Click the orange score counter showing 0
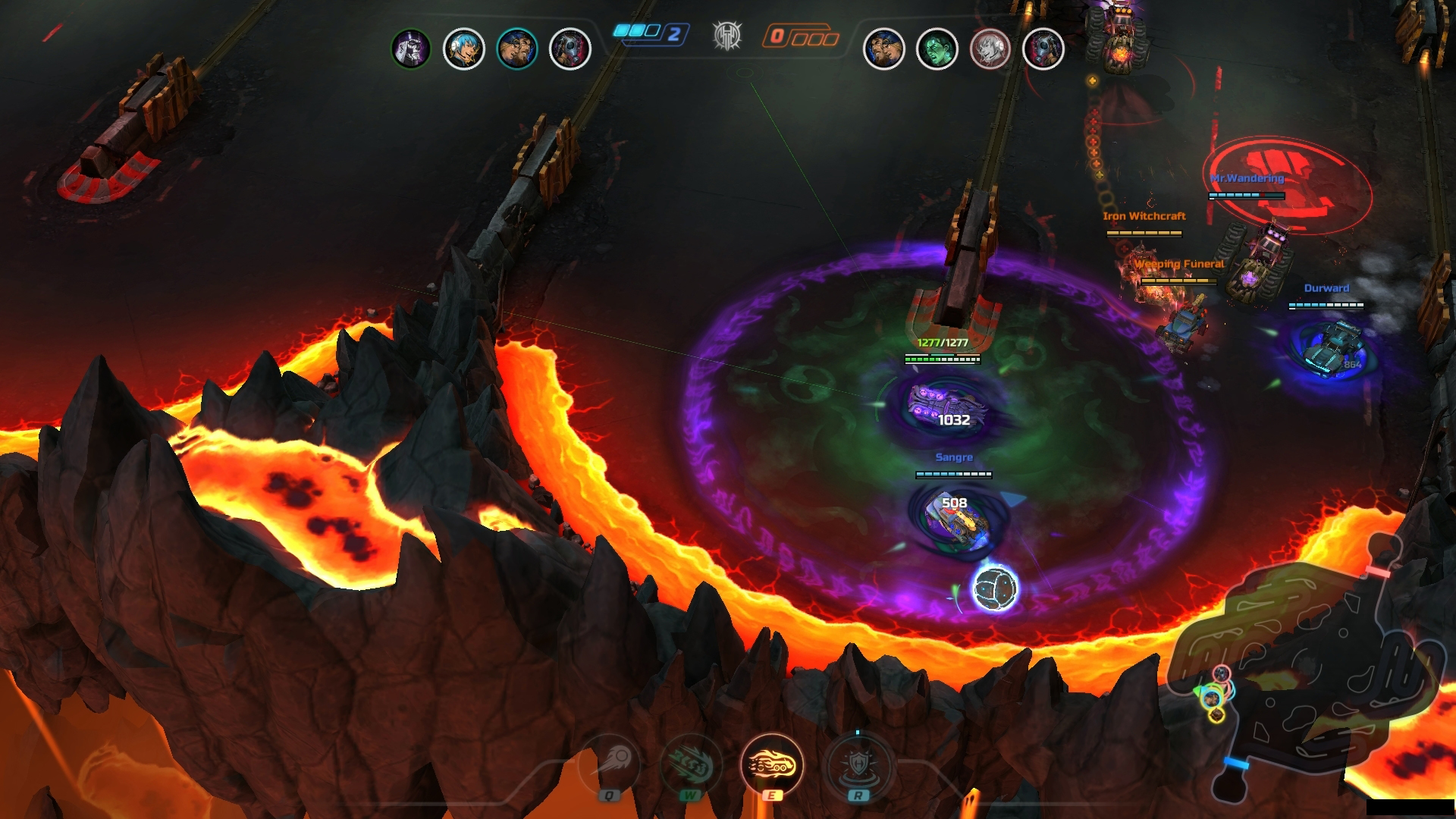 point(796,33)
